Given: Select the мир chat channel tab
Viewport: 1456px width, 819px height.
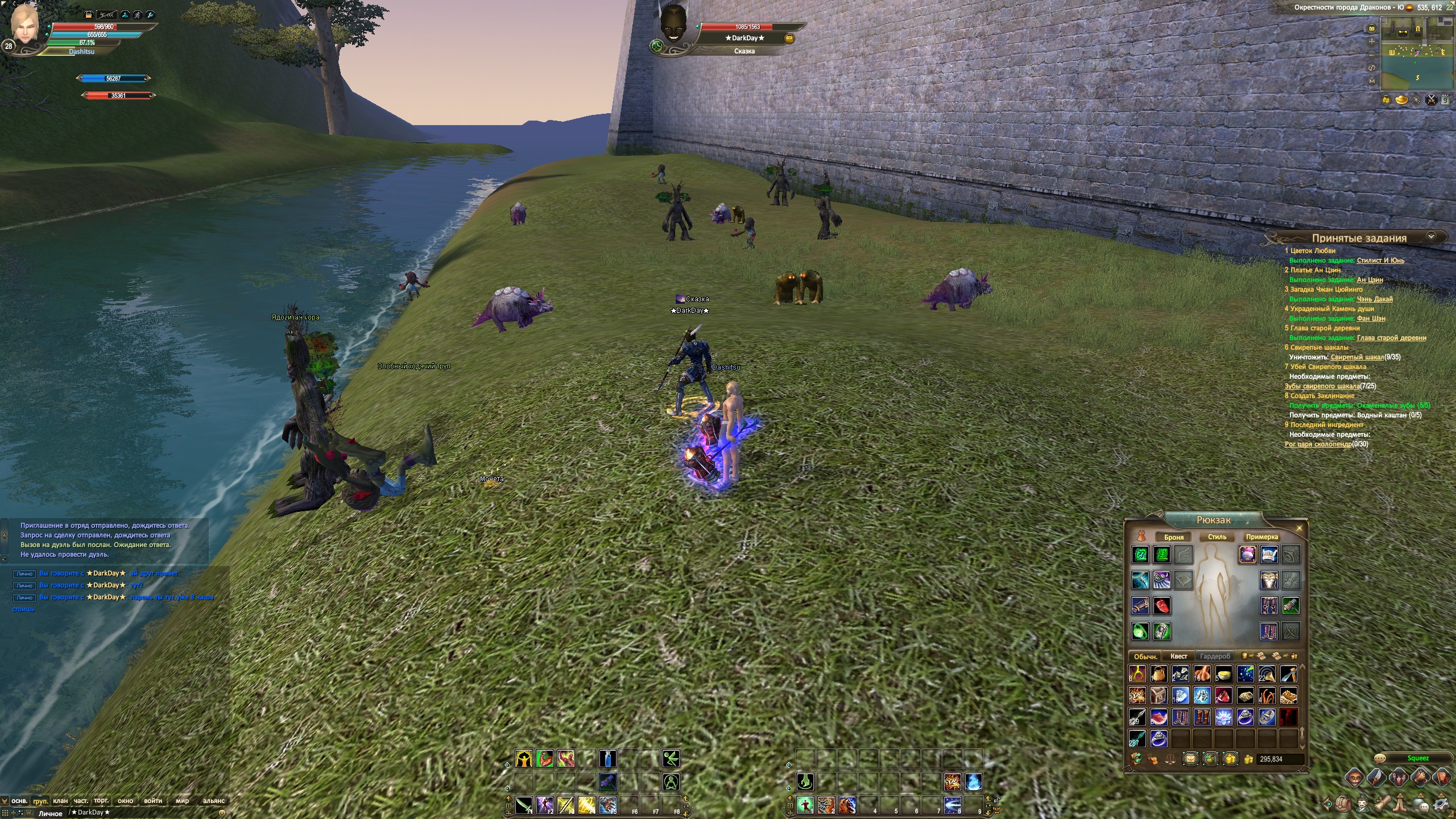Looking at the screenshot, I should click(182, 801).
